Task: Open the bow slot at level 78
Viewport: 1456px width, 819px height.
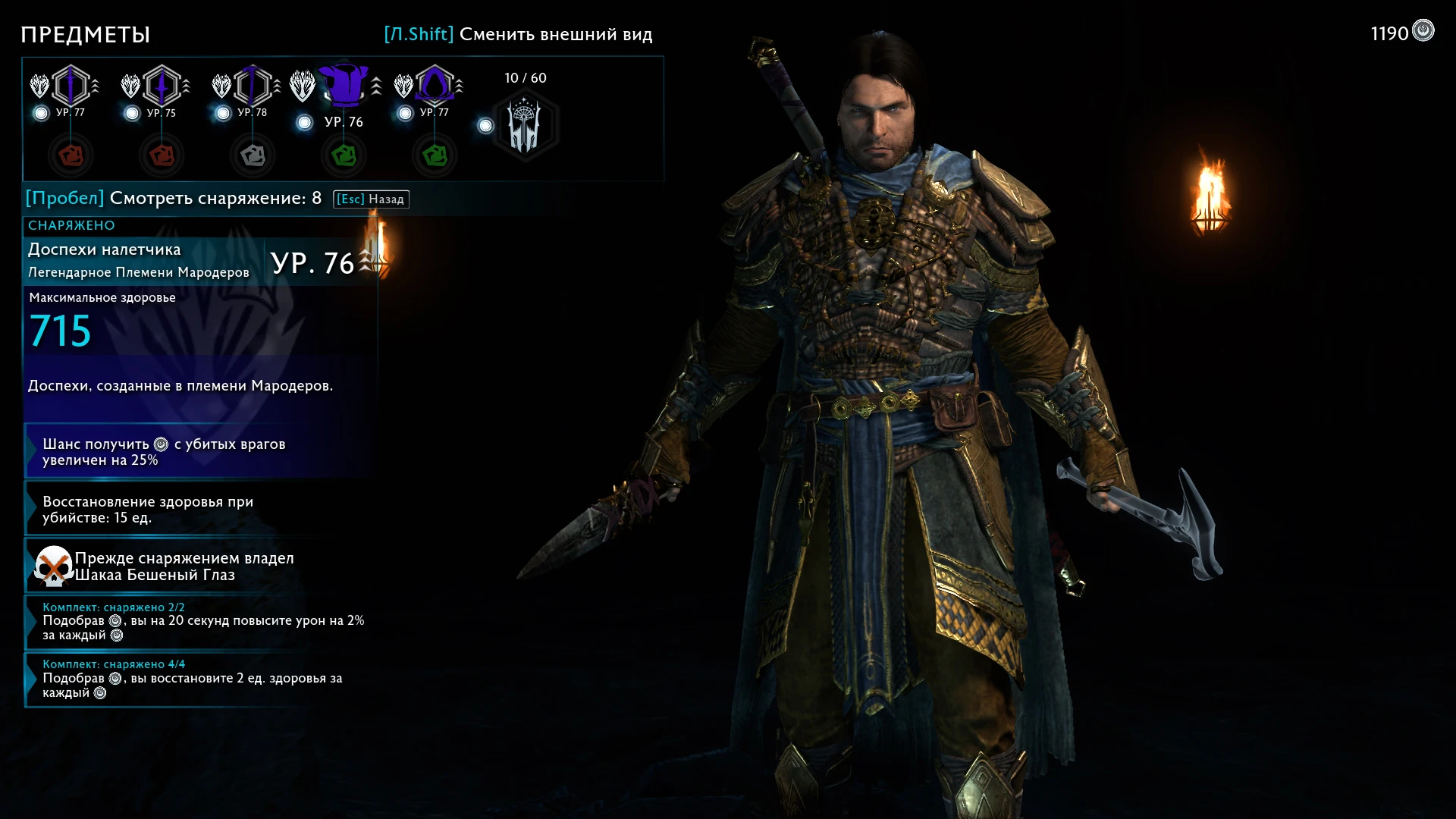Action: click(x=252, y=86)
